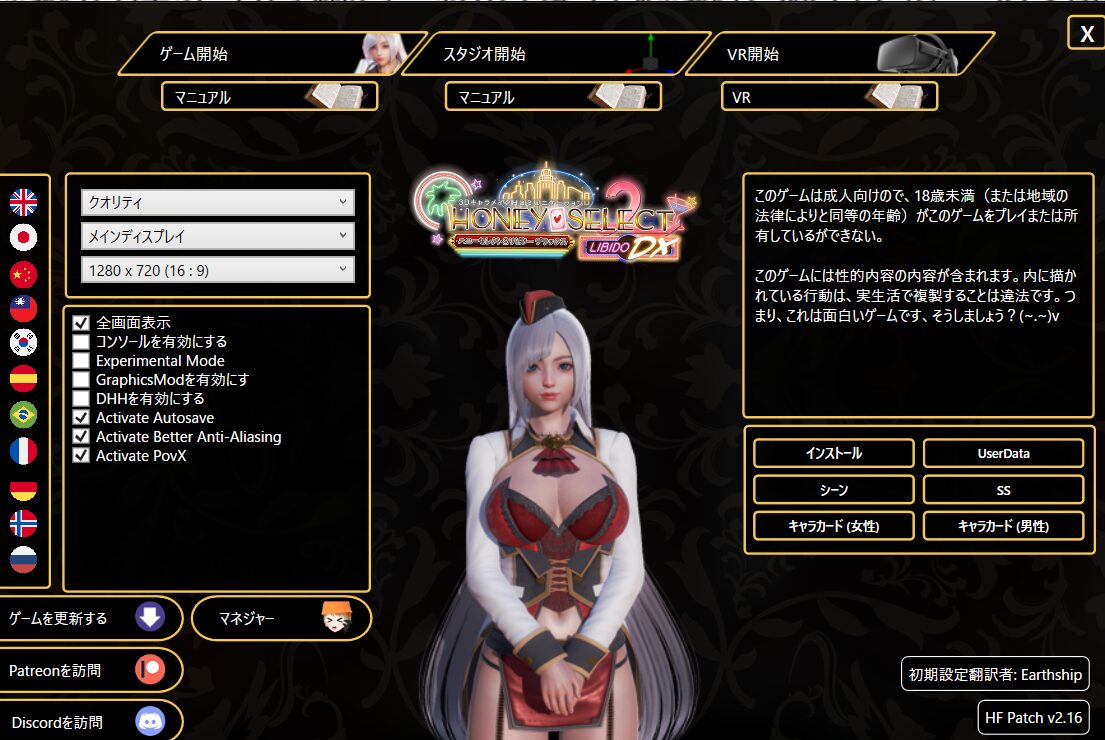Toggle the Activate Autosave checkbox
This screenshot has width=1105, height=740.
pos(81,418)
